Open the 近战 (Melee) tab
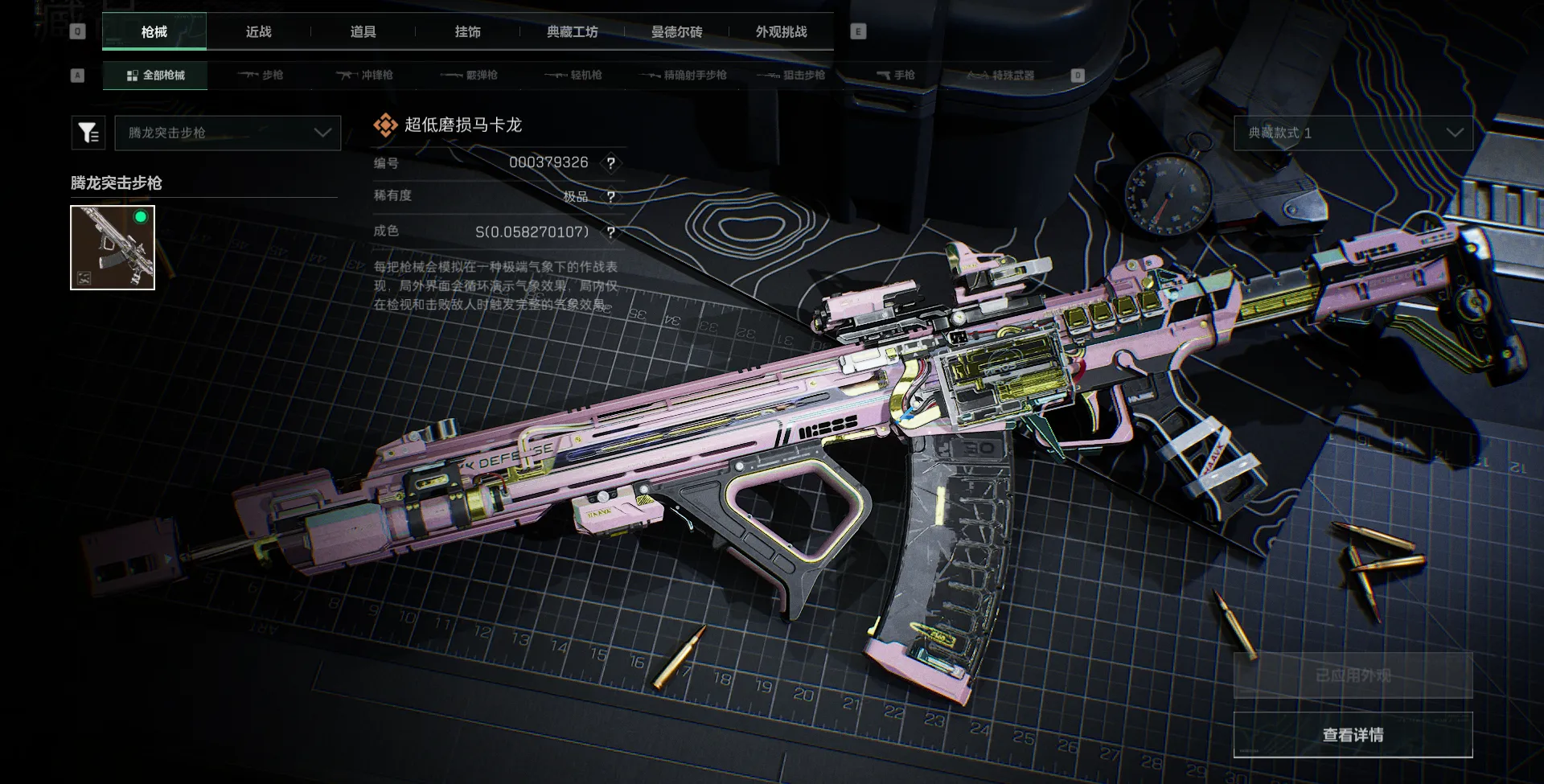Image resolution: width=1544 pixels, height=784 pixels. (258, 31)
